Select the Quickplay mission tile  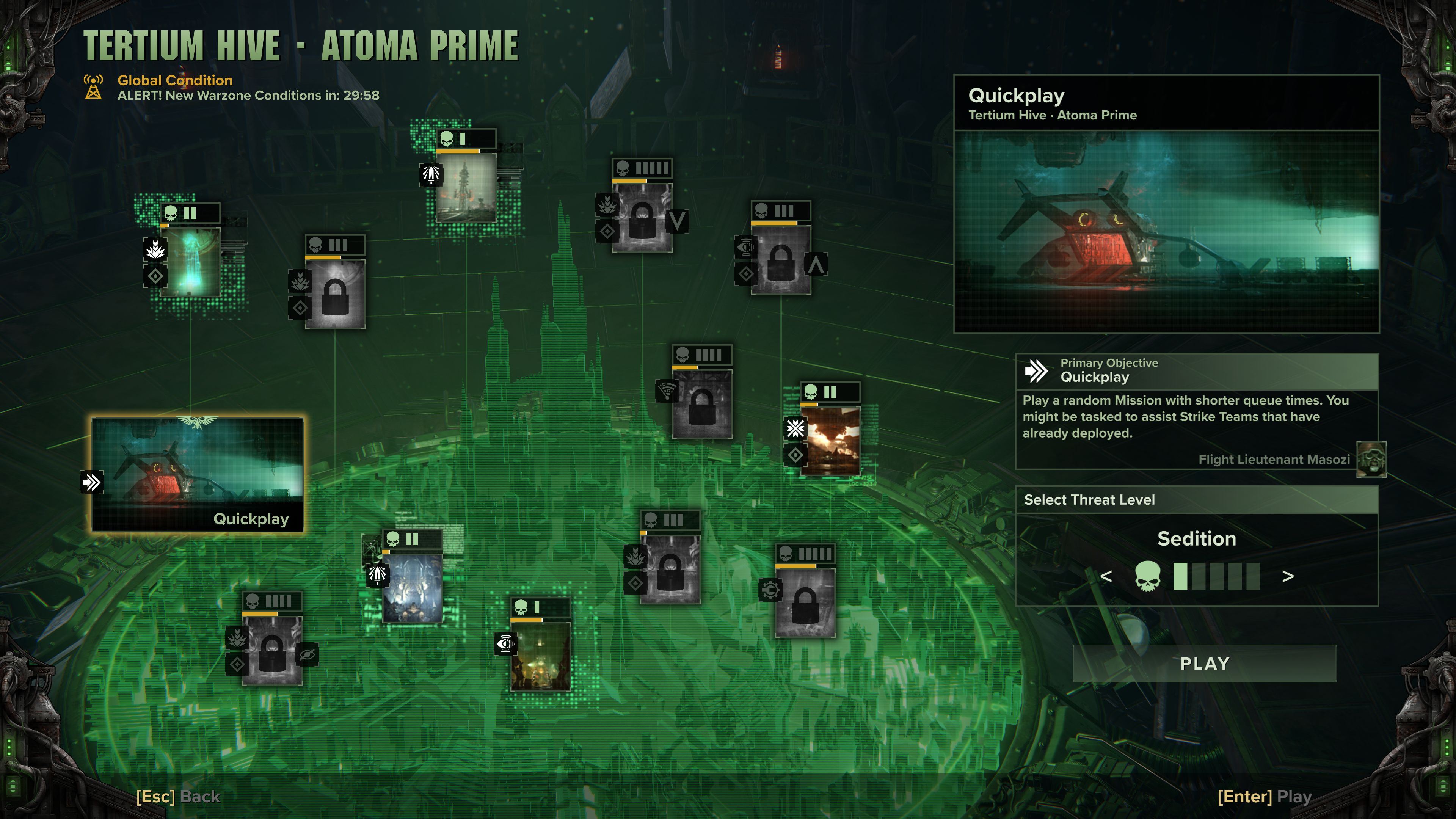197,474
